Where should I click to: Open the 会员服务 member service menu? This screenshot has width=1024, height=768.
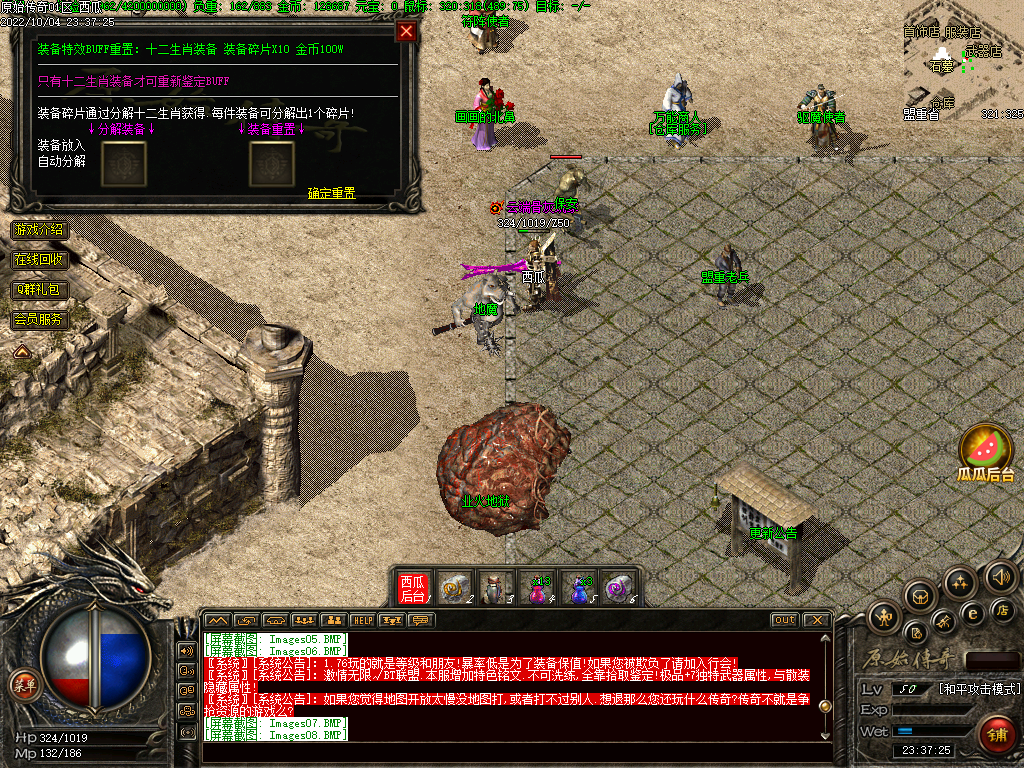40,320
